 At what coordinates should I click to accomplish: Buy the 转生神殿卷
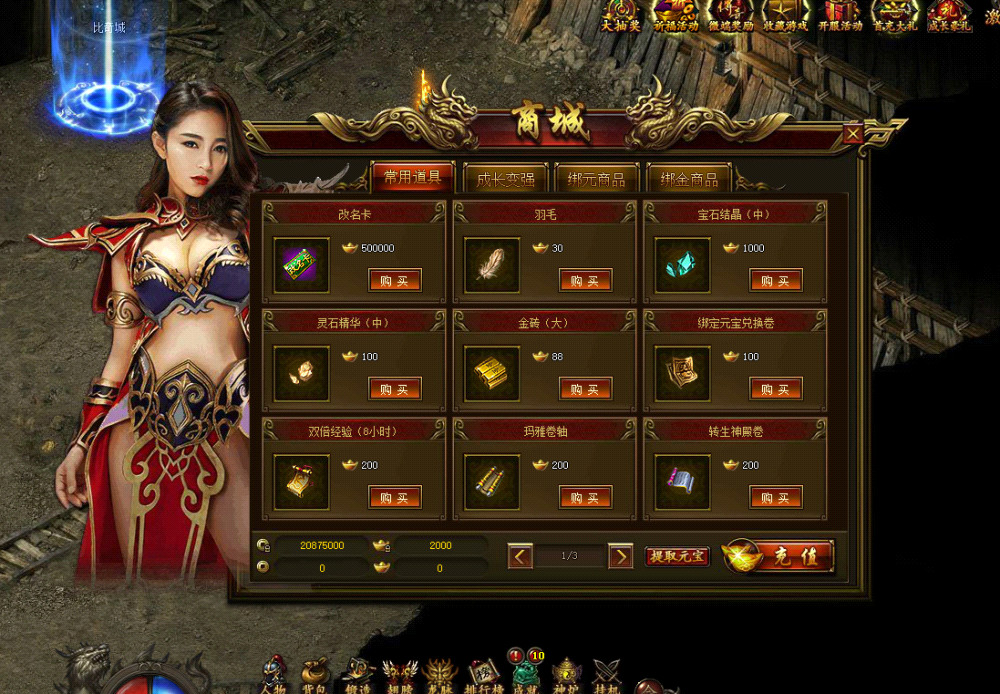point(776,497)
